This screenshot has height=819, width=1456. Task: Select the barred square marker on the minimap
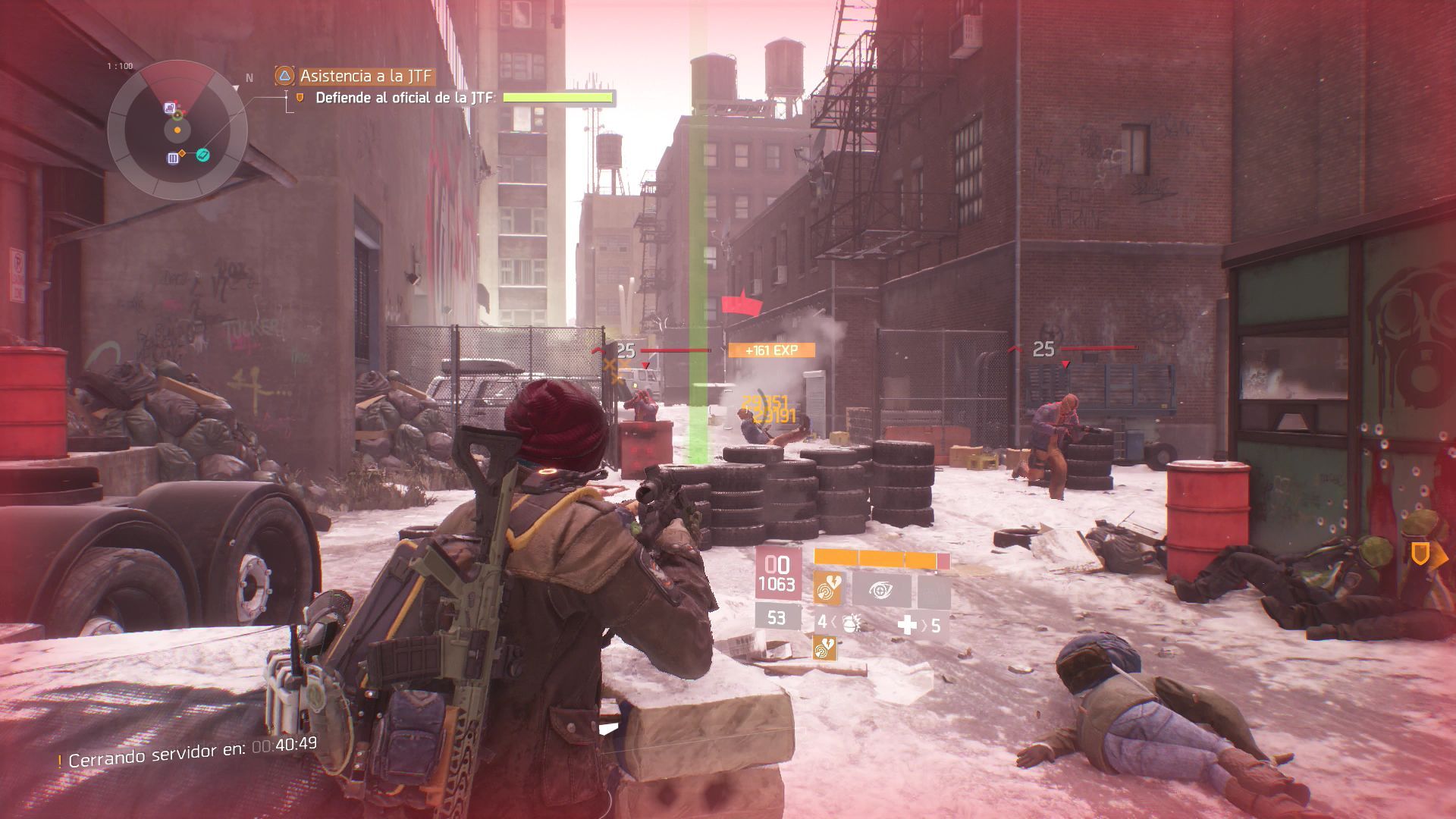173,158
